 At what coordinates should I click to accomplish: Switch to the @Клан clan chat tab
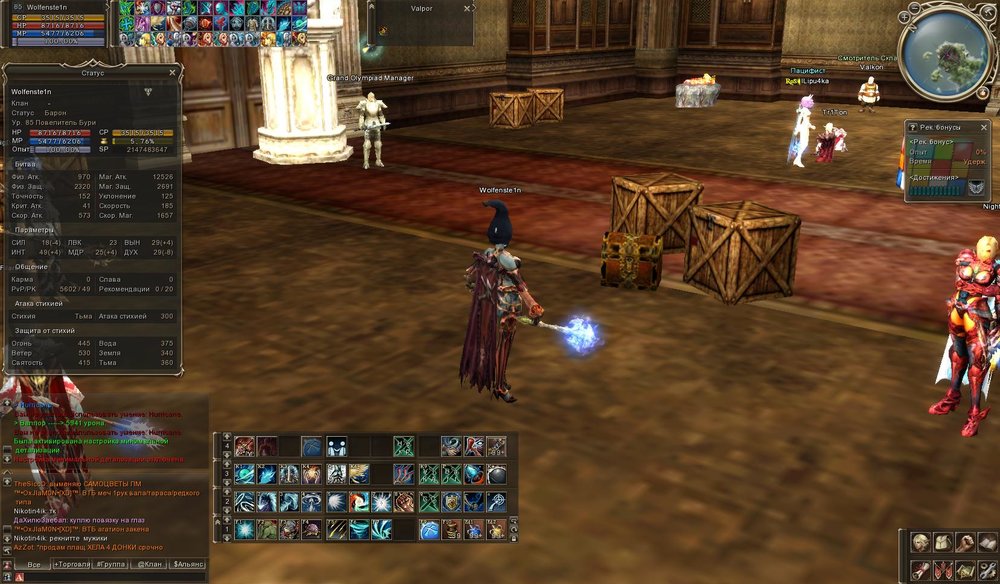coord(149,565)
